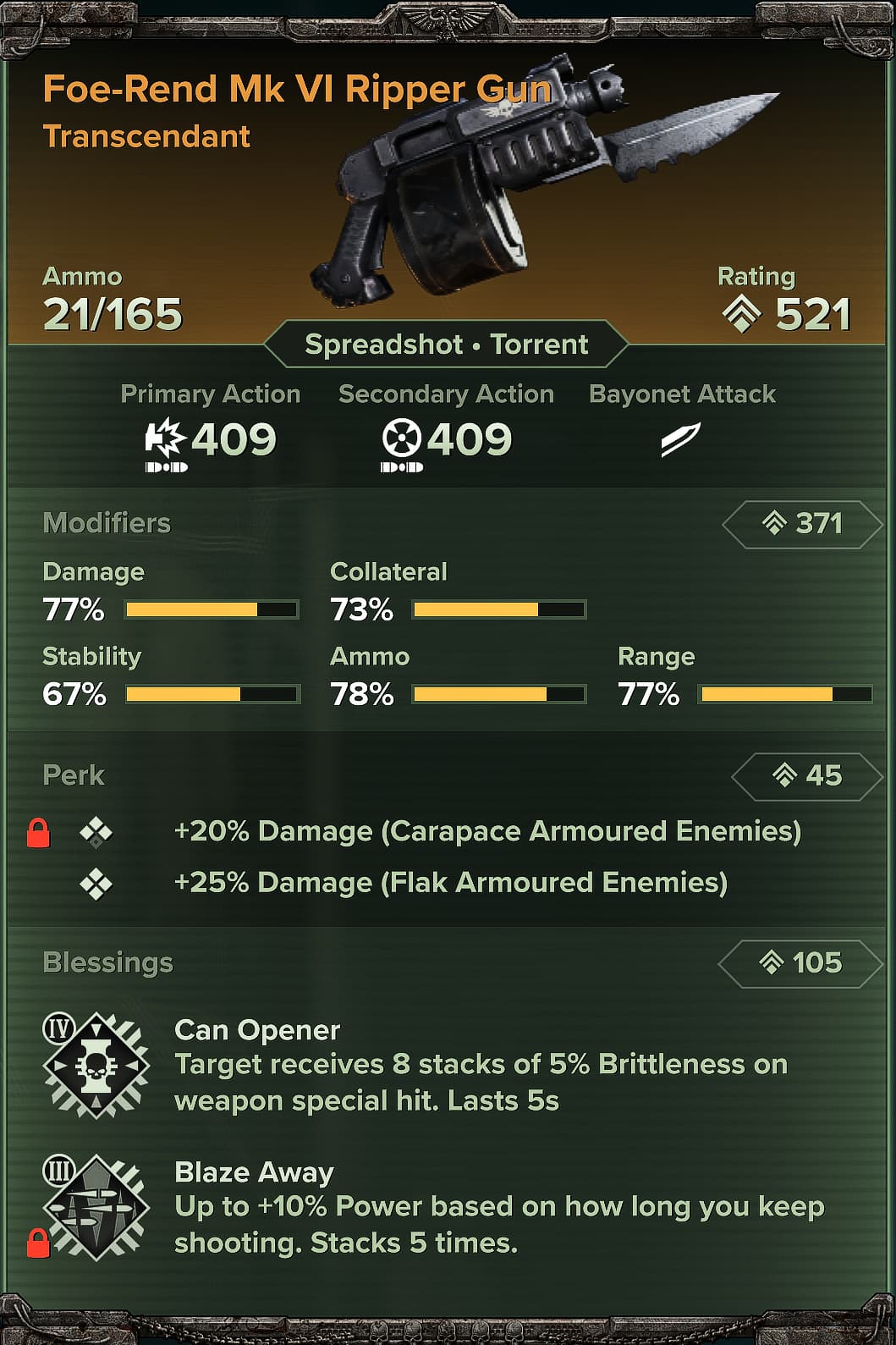Select the Blaze Away blessing icon
Screen dimensions: 896x1345
tap(96, 1207)
